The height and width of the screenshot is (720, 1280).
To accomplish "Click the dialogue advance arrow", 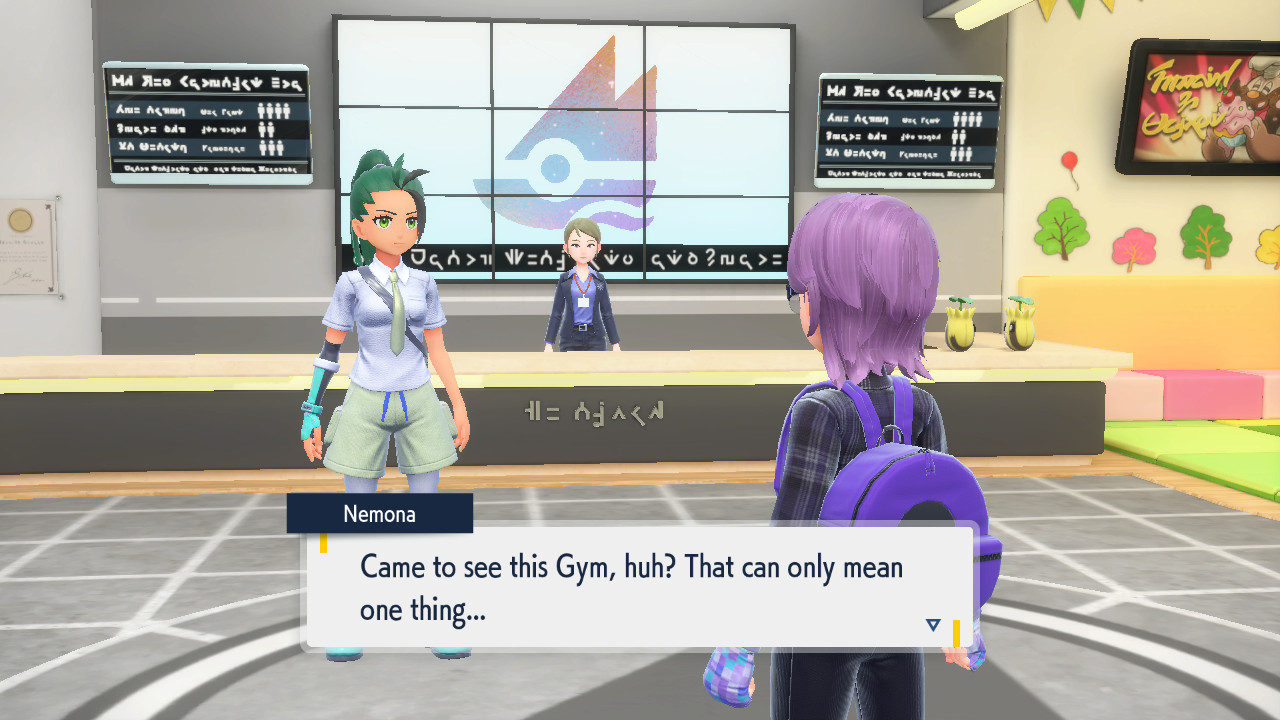I will (x=932, y=623).
